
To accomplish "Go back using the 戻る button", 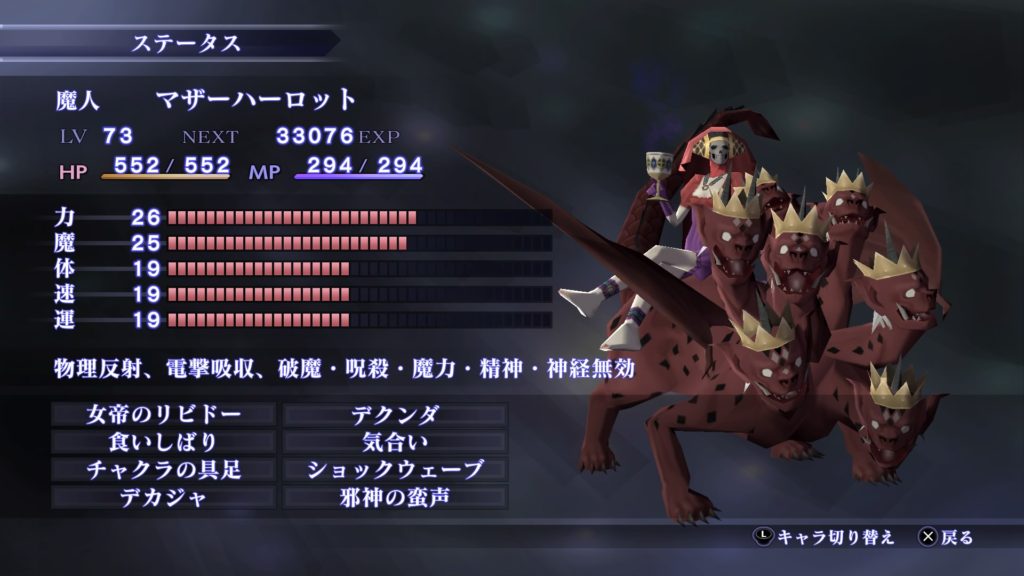I will pos(946,538).
